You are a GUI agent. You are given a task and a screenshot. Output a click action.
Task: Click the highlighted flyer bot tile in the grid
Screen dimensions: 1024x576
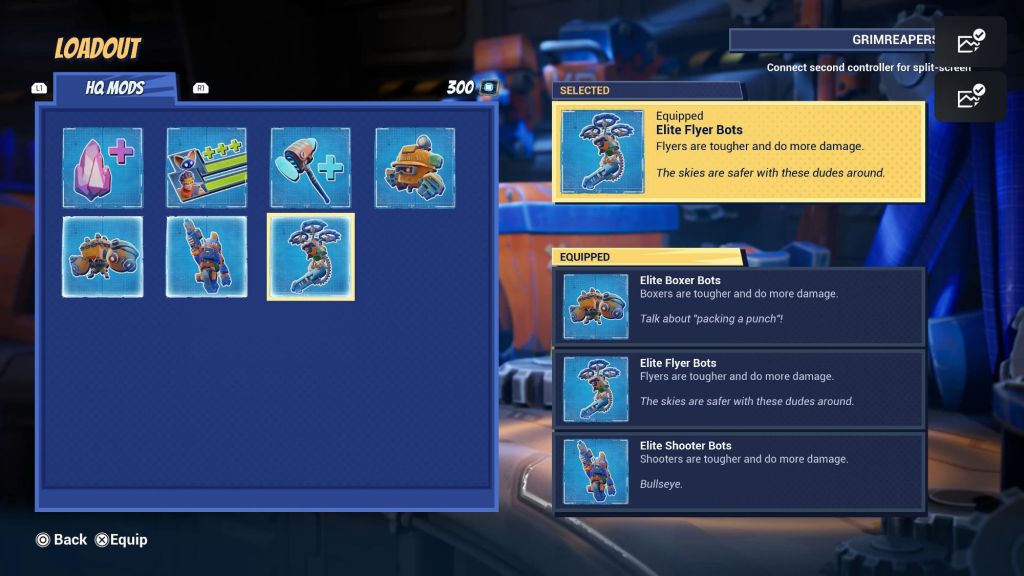310,256
